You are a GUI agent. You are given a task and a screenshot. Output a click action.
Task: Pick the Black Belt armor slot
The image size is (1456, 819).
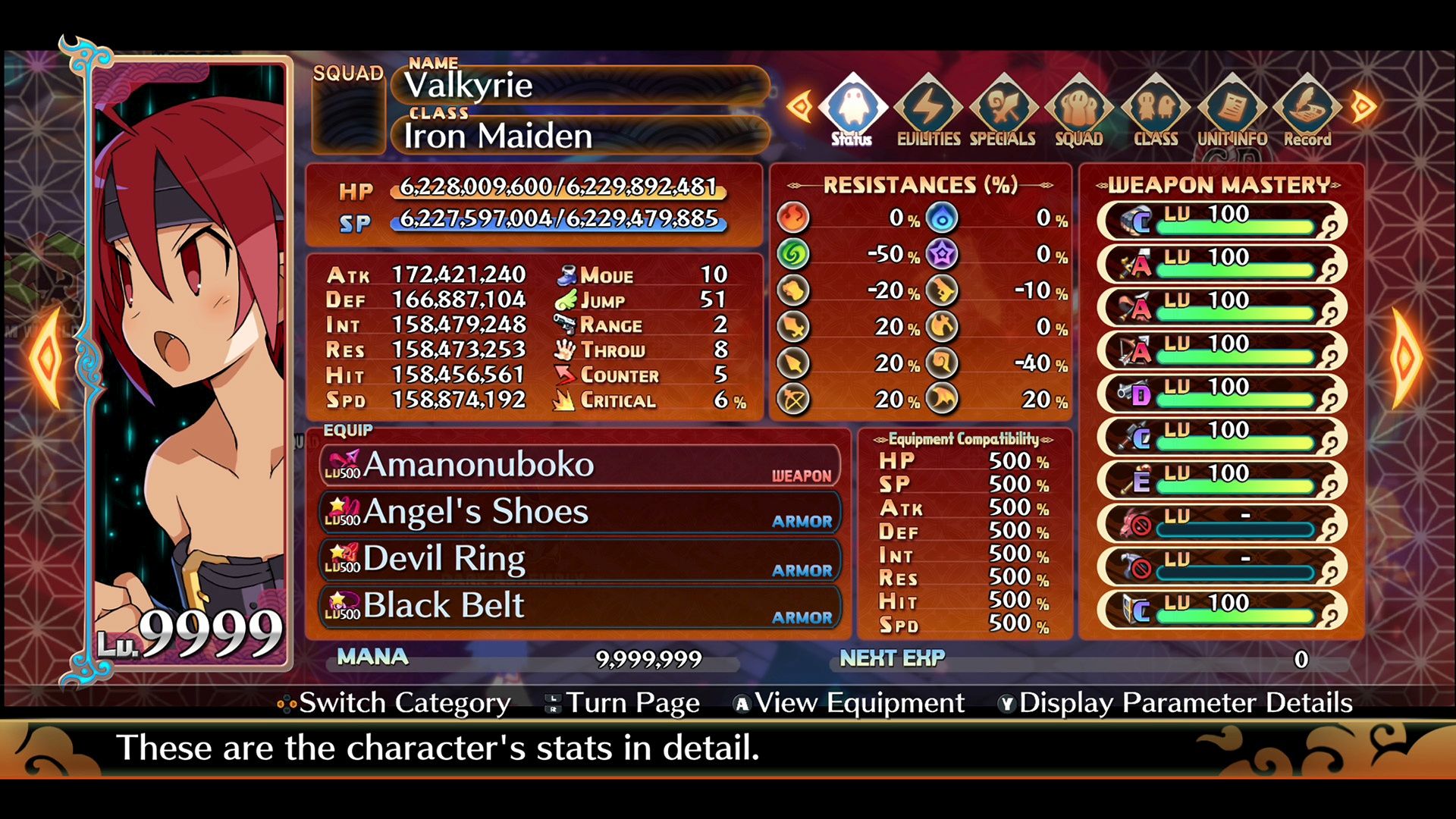pos(580,606)
